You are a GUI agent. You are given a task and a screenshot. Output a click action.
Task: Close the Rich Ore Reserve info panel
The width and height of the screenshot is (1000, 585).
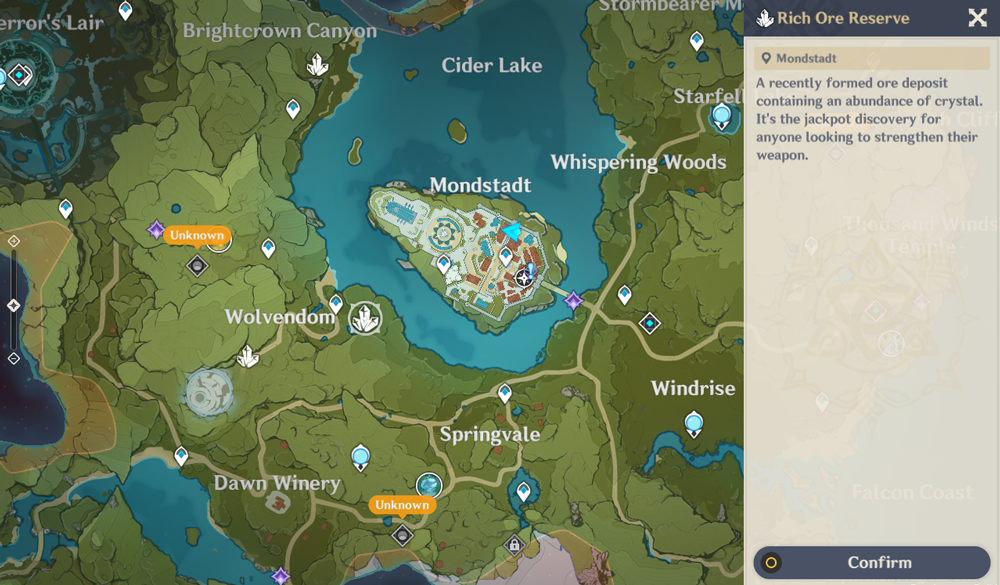point(977,17)
